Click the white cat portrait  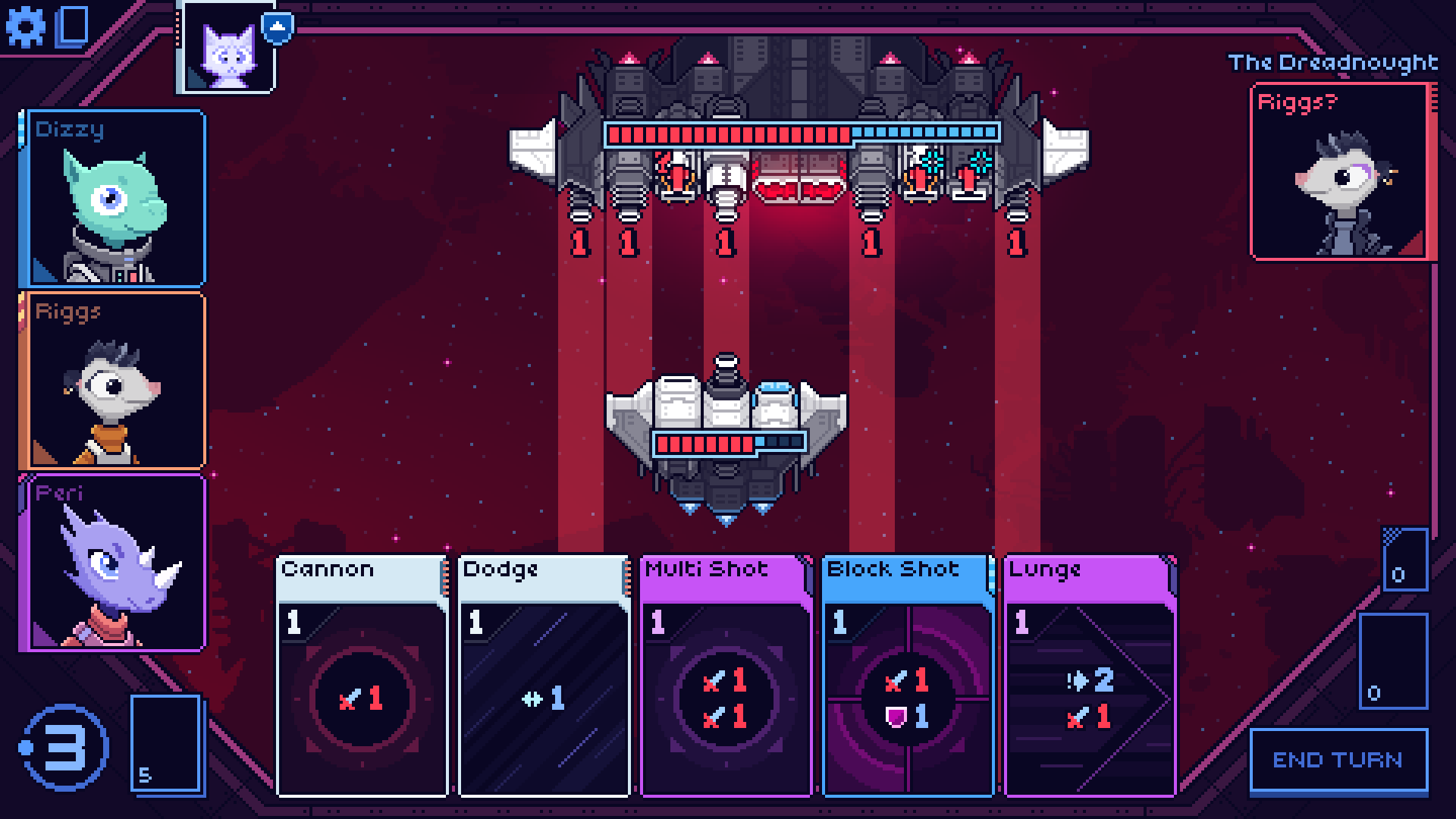227,48
